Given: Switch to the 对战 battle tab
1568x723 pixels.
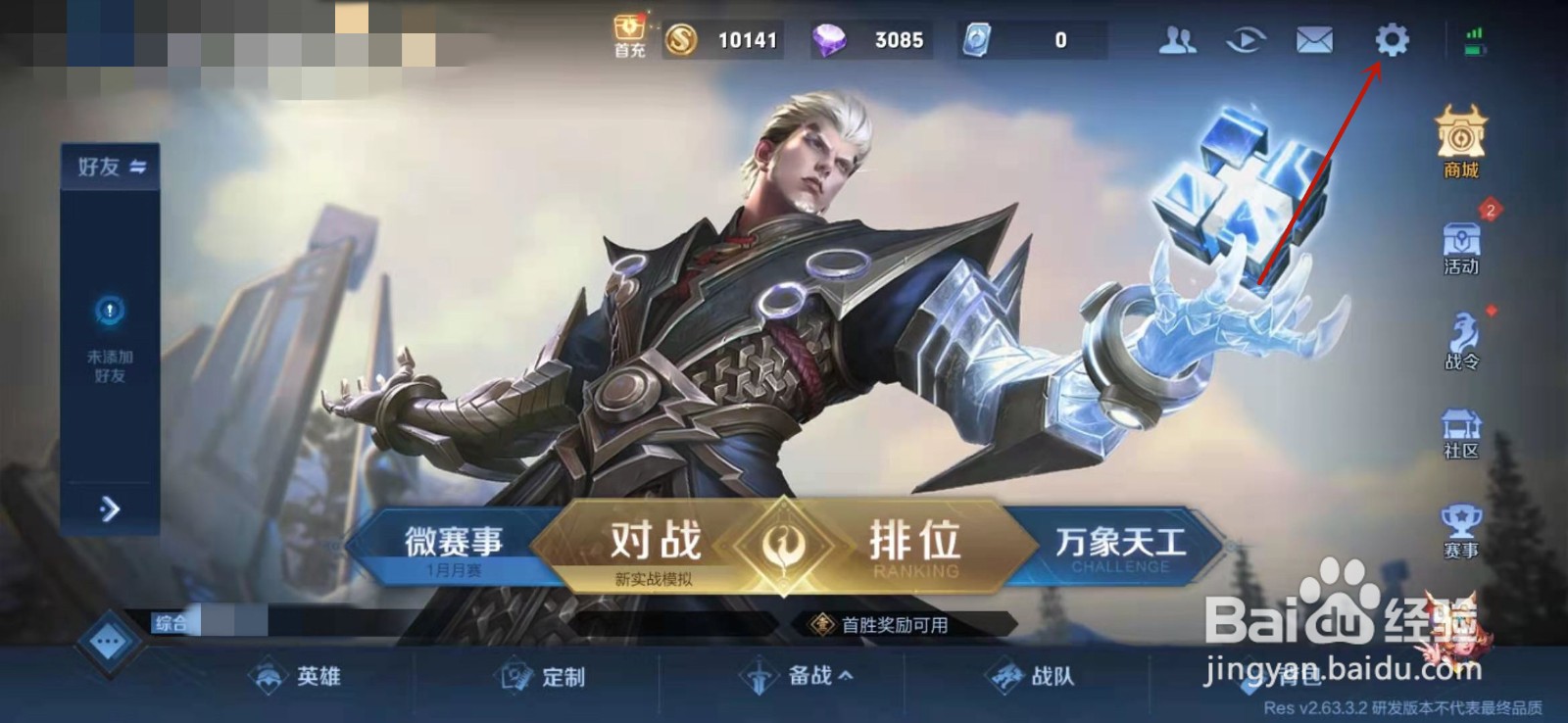Looking at the screenshot, I should point(655,538).
